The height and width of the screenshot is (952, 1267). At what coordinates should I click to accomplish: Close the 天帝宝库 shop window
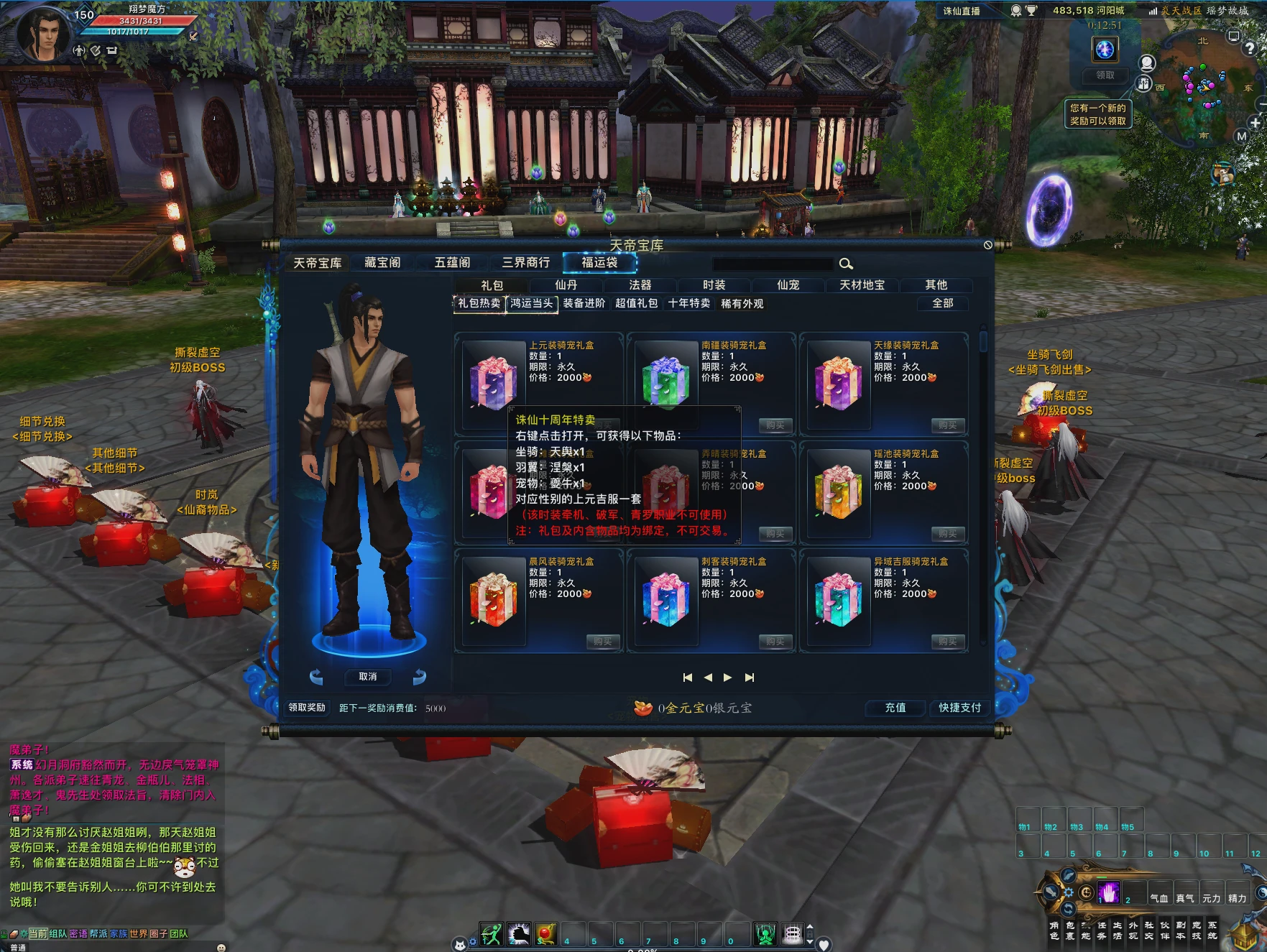(988, 245)
